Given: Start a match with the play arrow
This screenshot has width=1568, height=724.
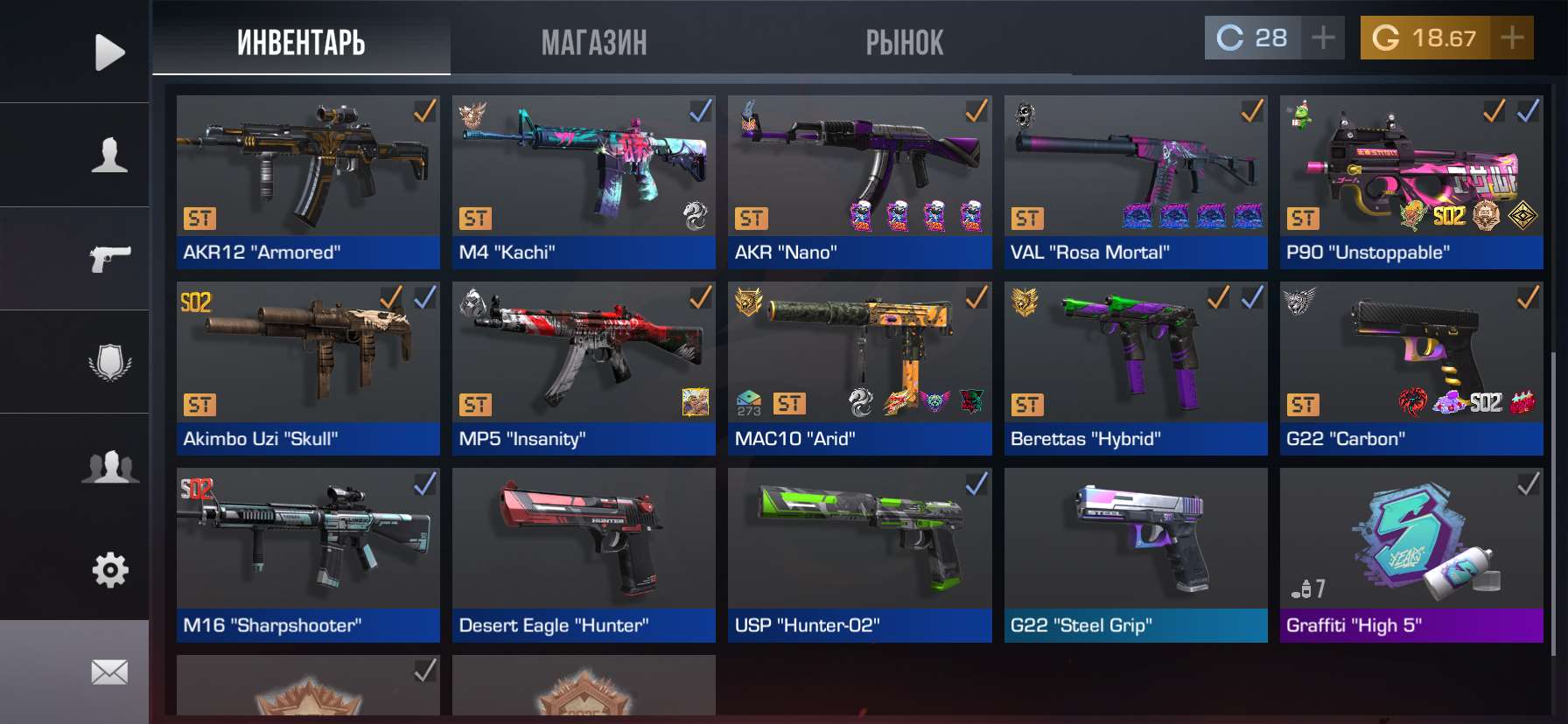Looking at the screenshot, I should [x=109, y=52].
